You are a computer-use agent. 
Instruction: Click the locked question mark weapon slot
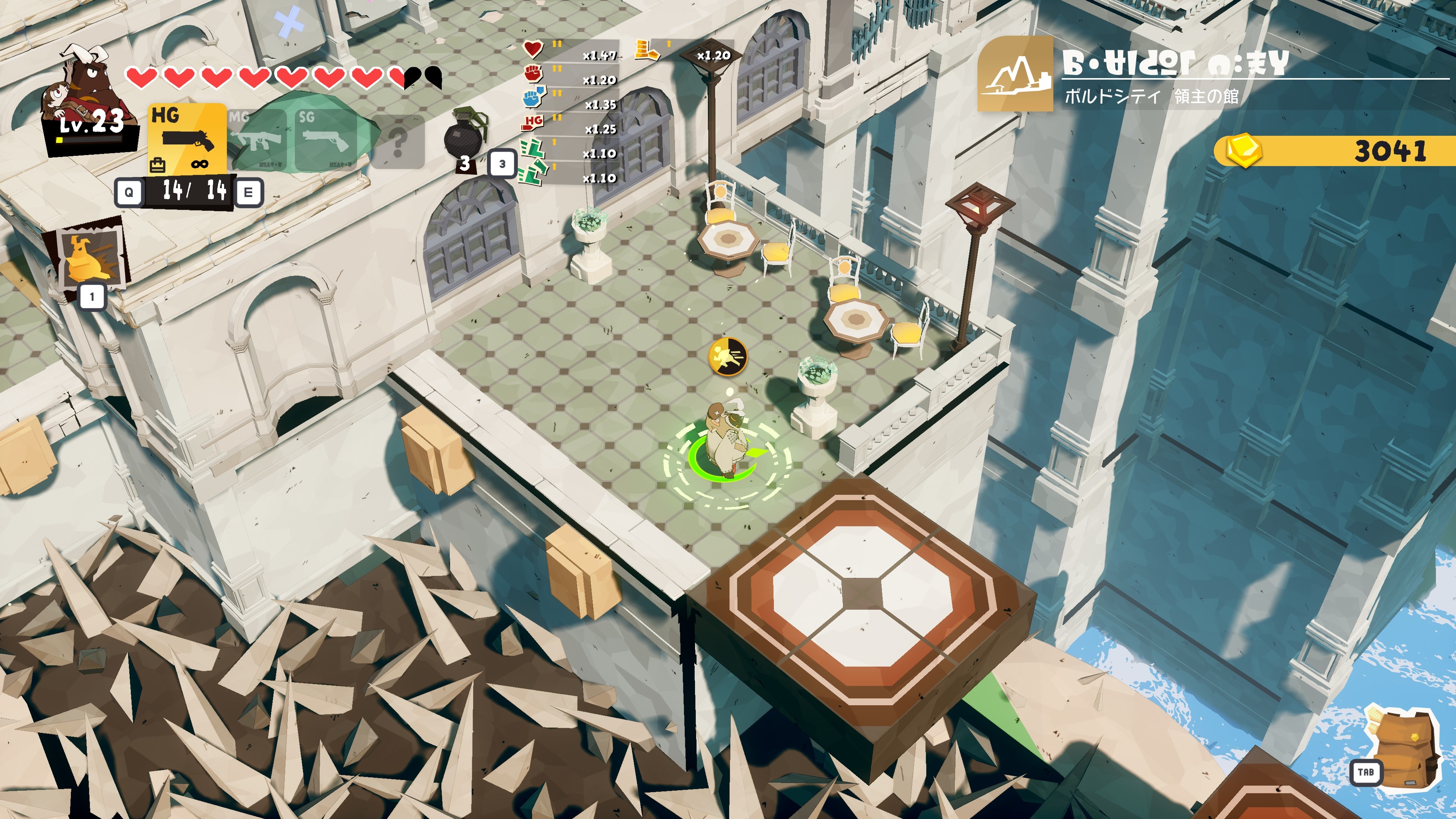coord(398,141)
